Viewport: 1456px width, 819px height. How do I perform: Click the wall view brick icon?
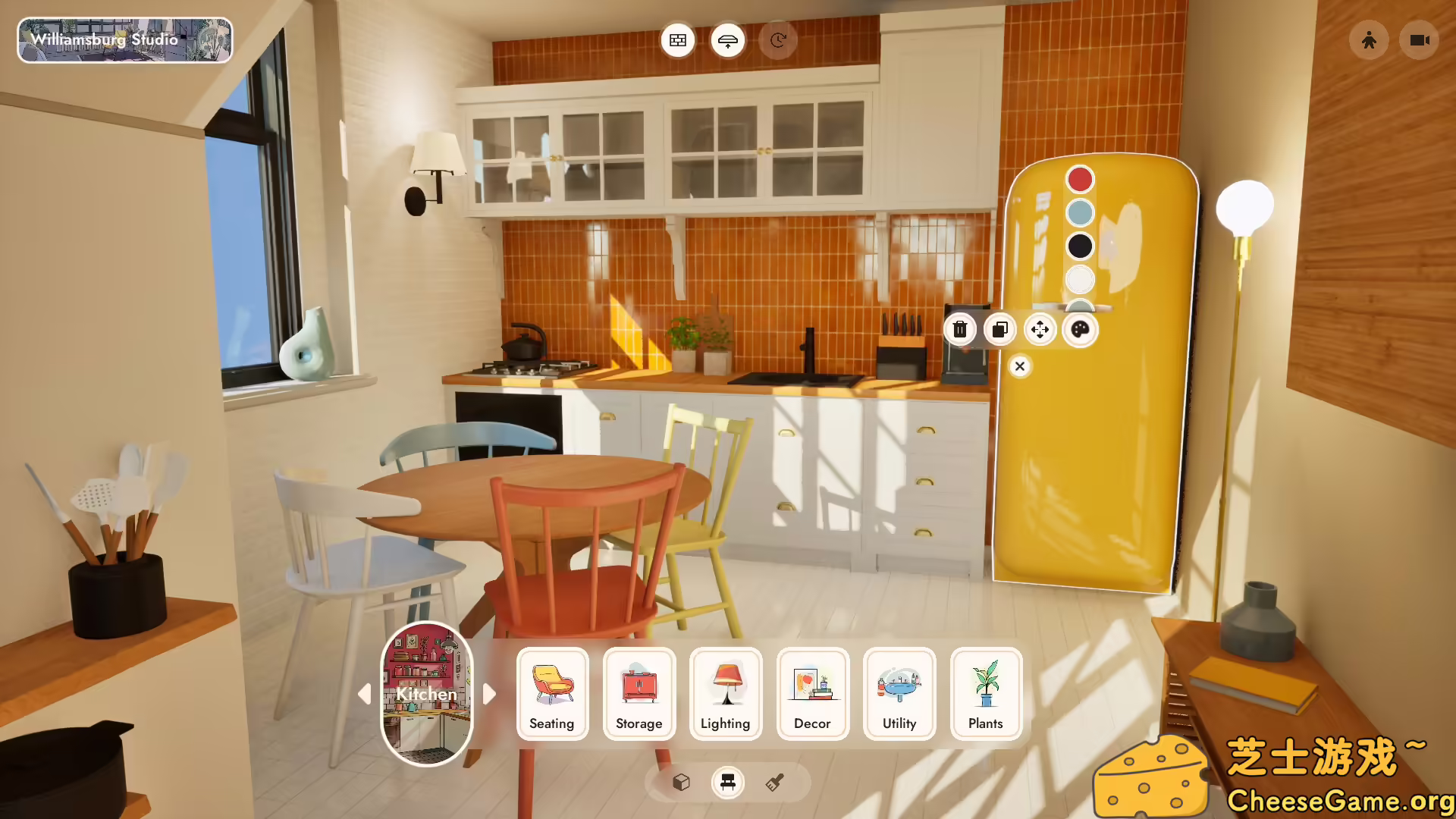coord(677,40)
